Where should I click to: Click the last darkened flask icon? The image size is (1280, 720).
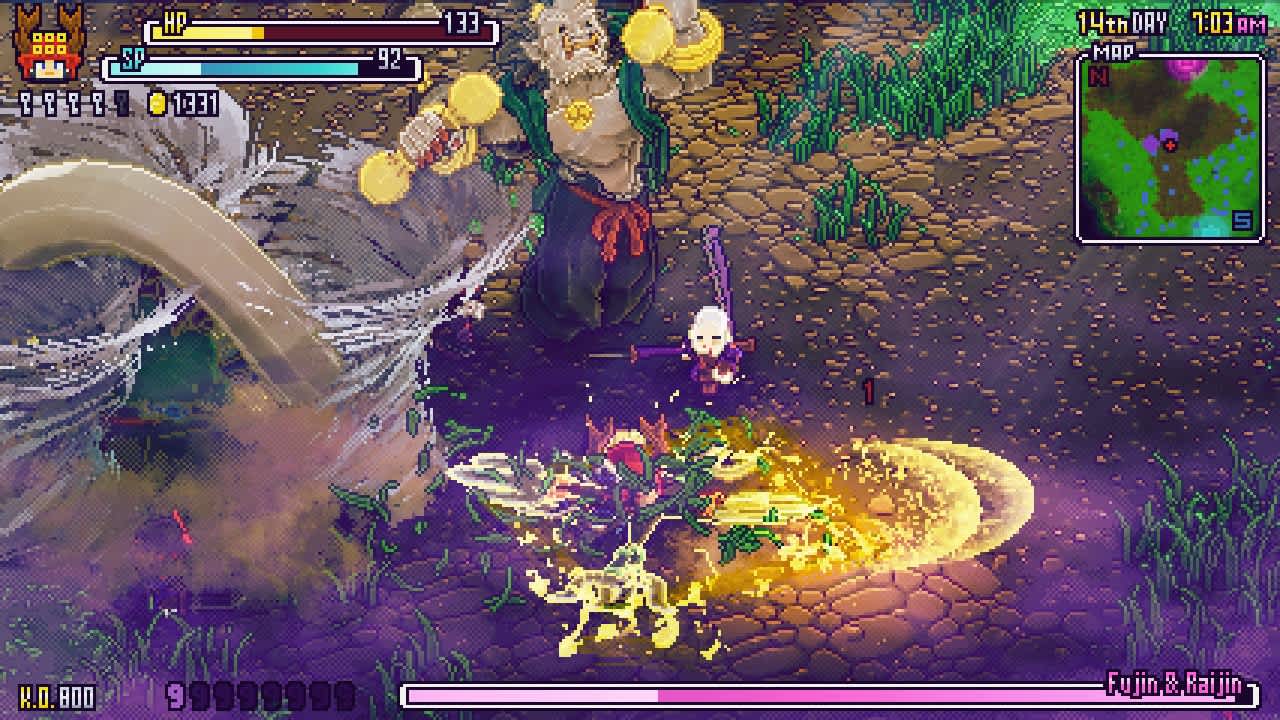pos(120,103)
